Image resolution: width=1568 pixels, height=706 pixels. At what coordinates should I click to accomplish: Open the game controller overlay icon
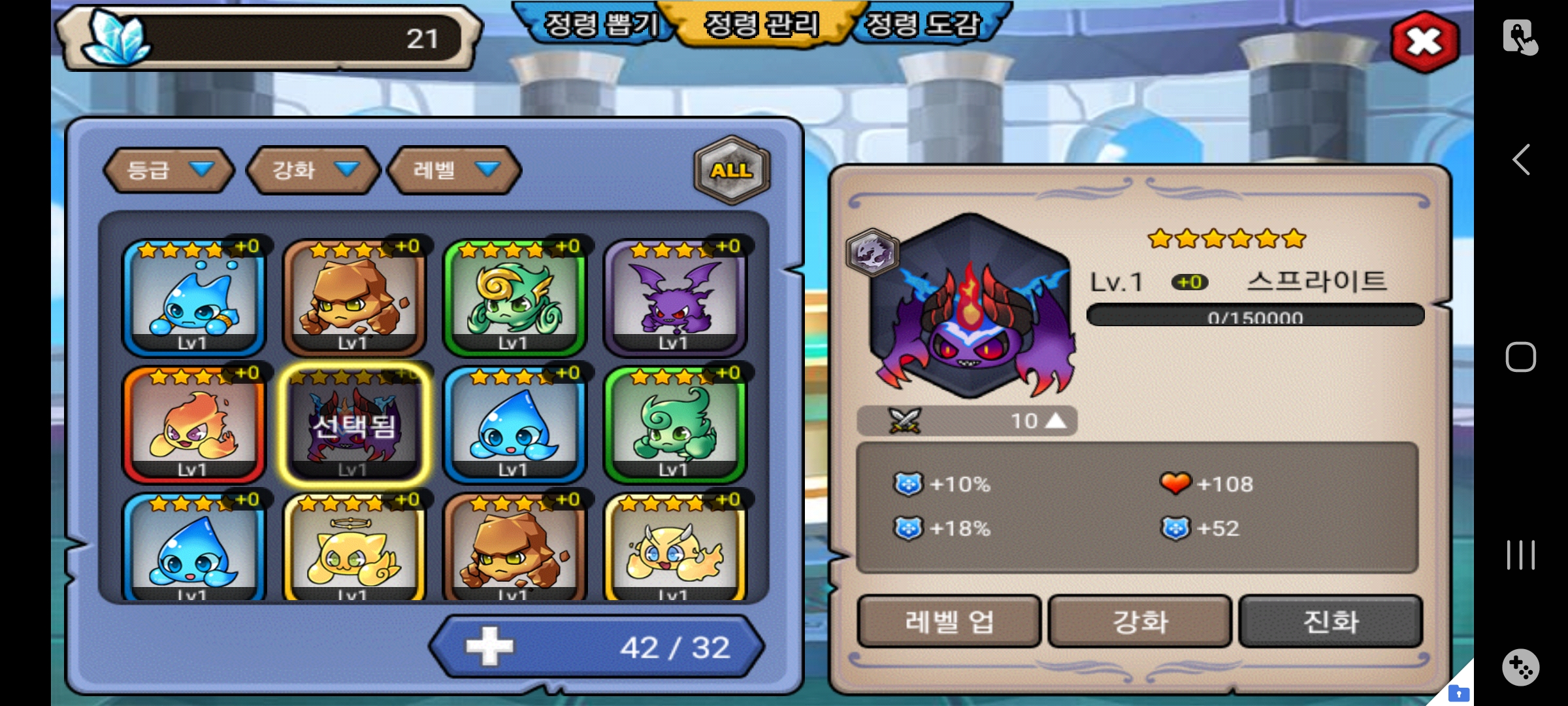[x=1521, y=667]
